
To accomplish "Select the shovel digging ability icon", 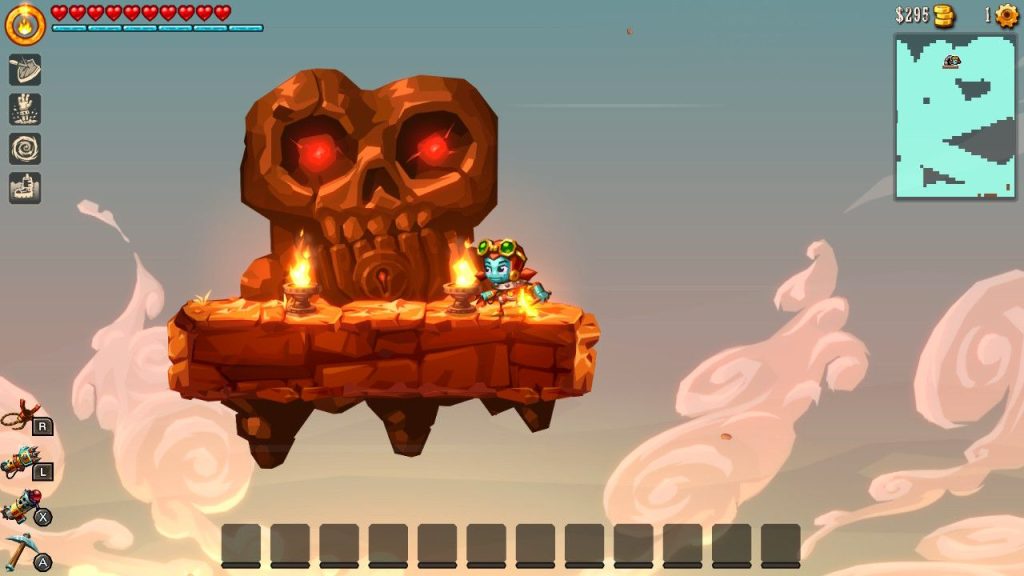I will [25, 69].
